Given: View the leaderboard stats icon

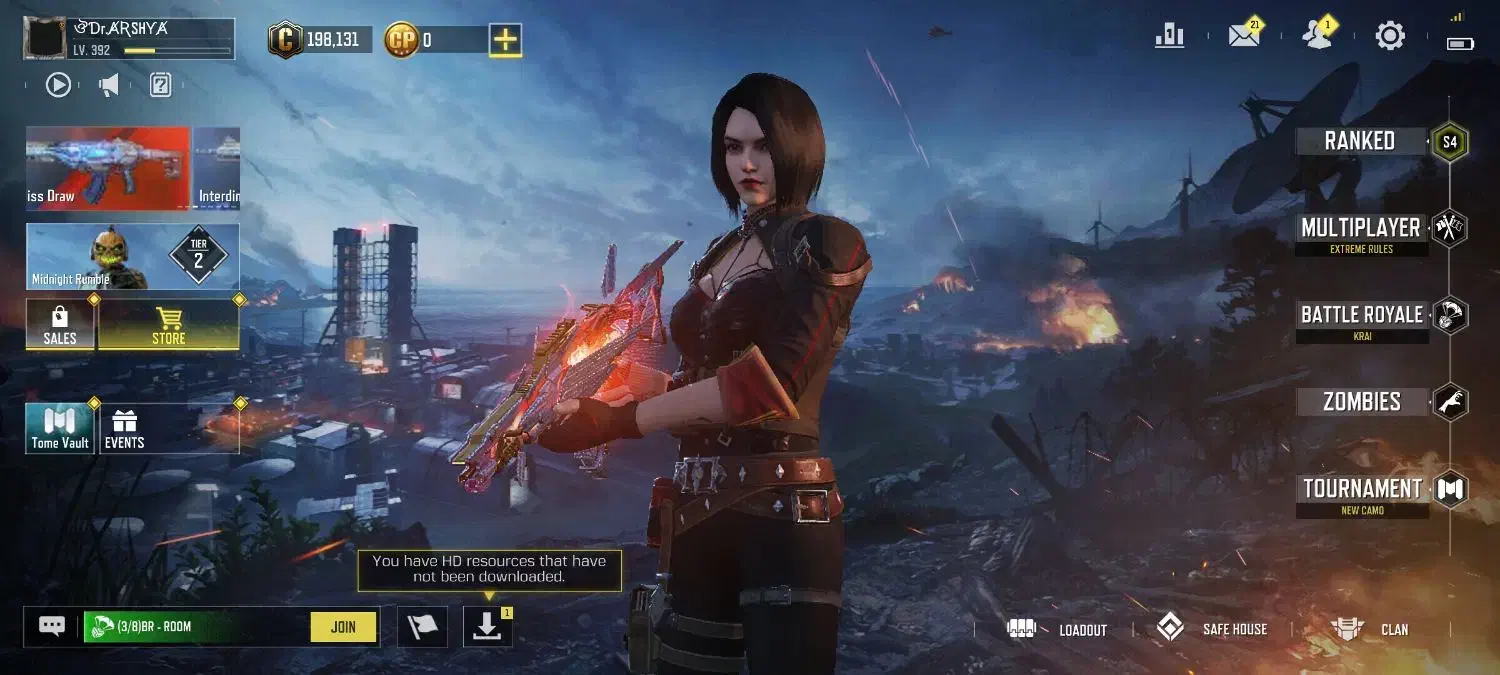Looking at the screenshot, I should (1169, 36).
